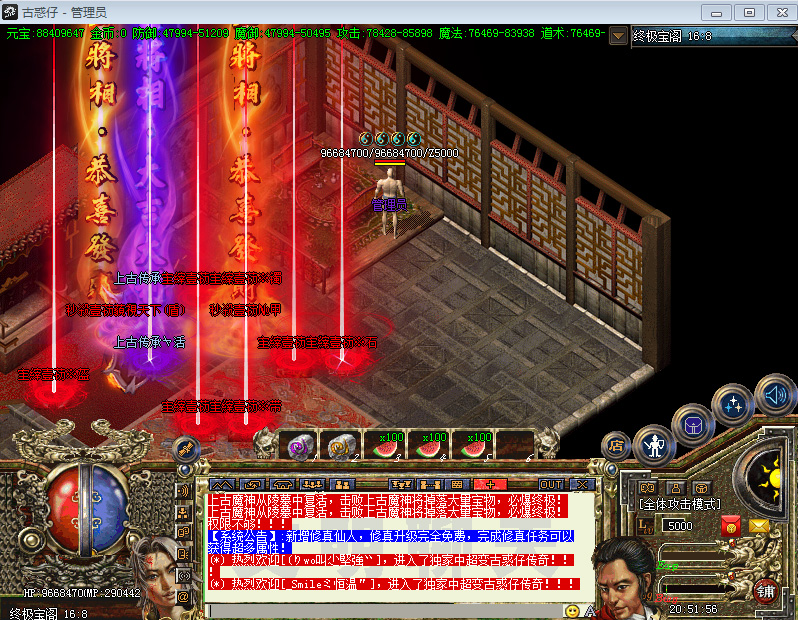The width and height of the screenshot is (798, 620).
Task: Open the bag inventory round button
Action: tap(691, 424)
